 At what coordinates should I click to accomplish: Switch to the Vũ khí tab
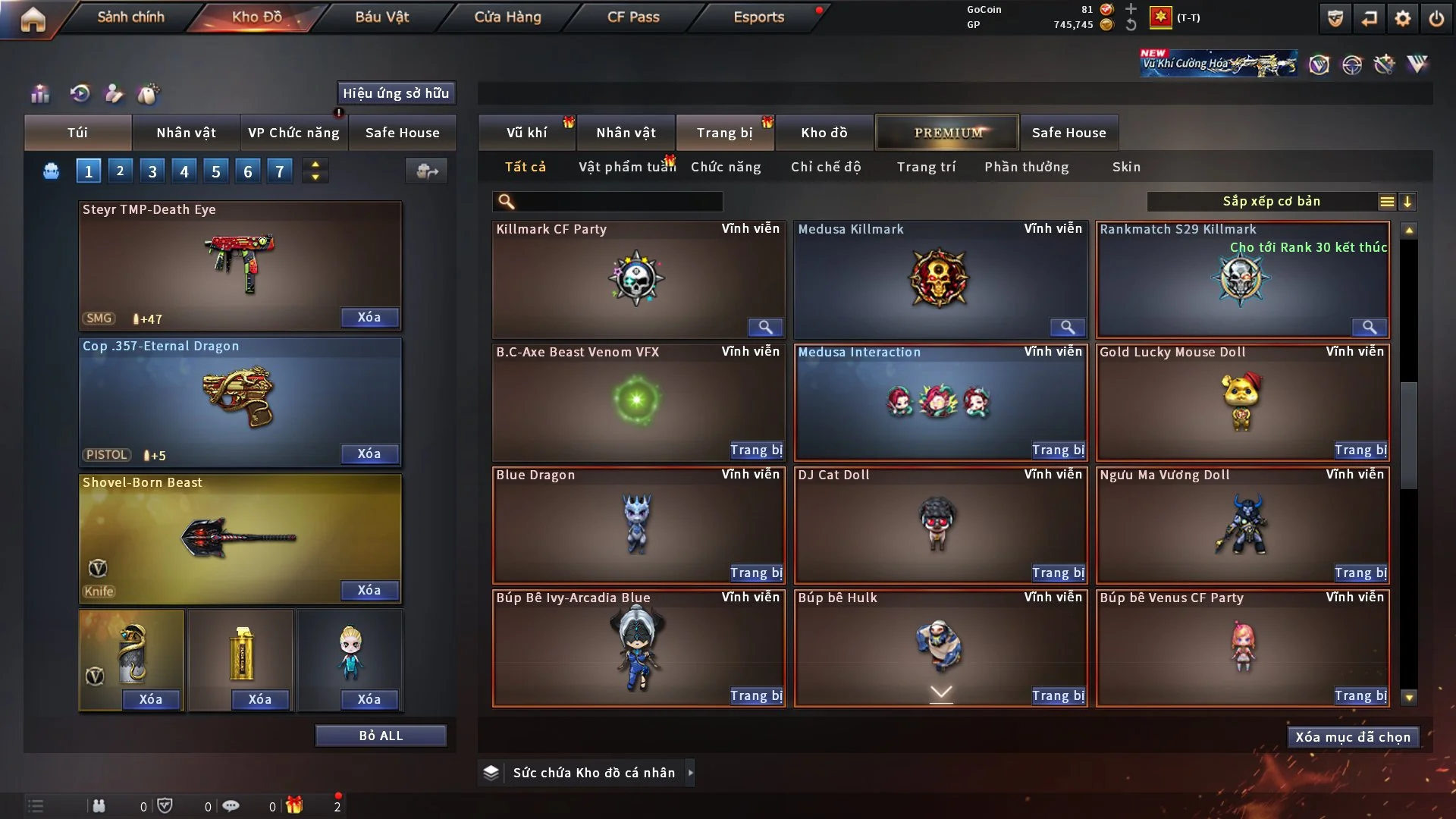526,133
